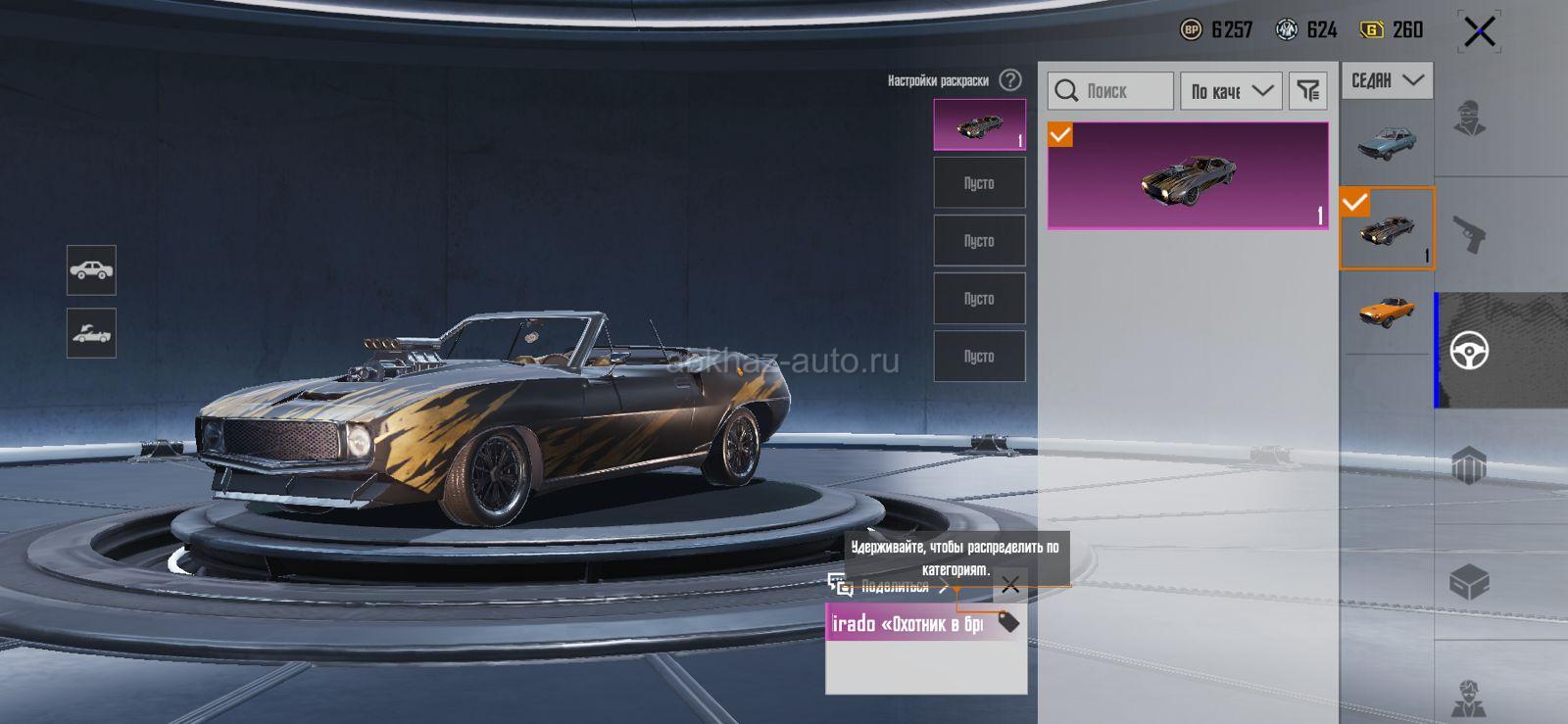
Task: Choose the blue sedan thumbnail
Action: coord(1387,143)
